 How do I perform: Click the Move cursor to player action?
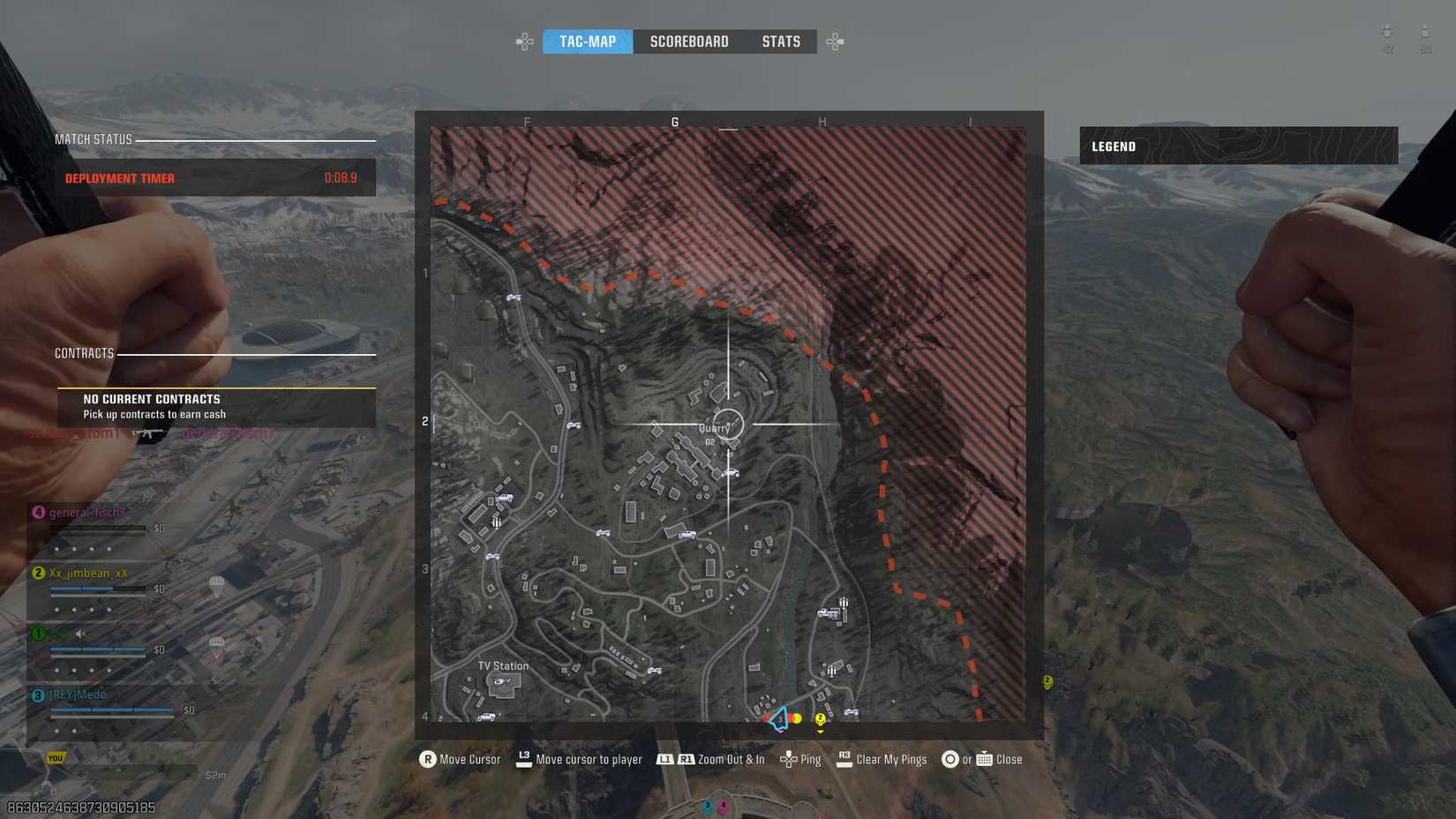(588, 759)
